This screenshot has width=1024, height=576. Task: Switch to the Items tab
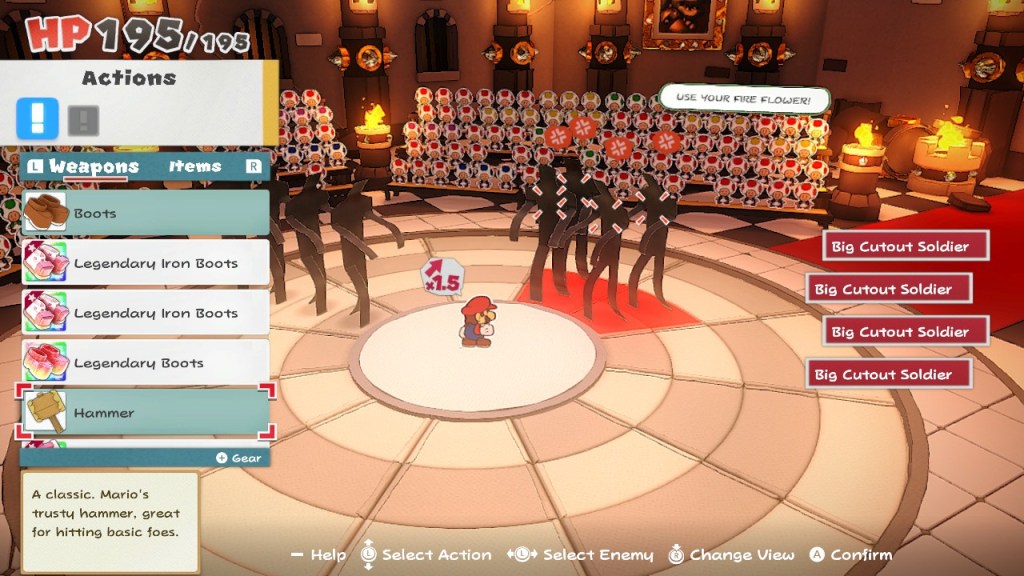click(195, 167)
